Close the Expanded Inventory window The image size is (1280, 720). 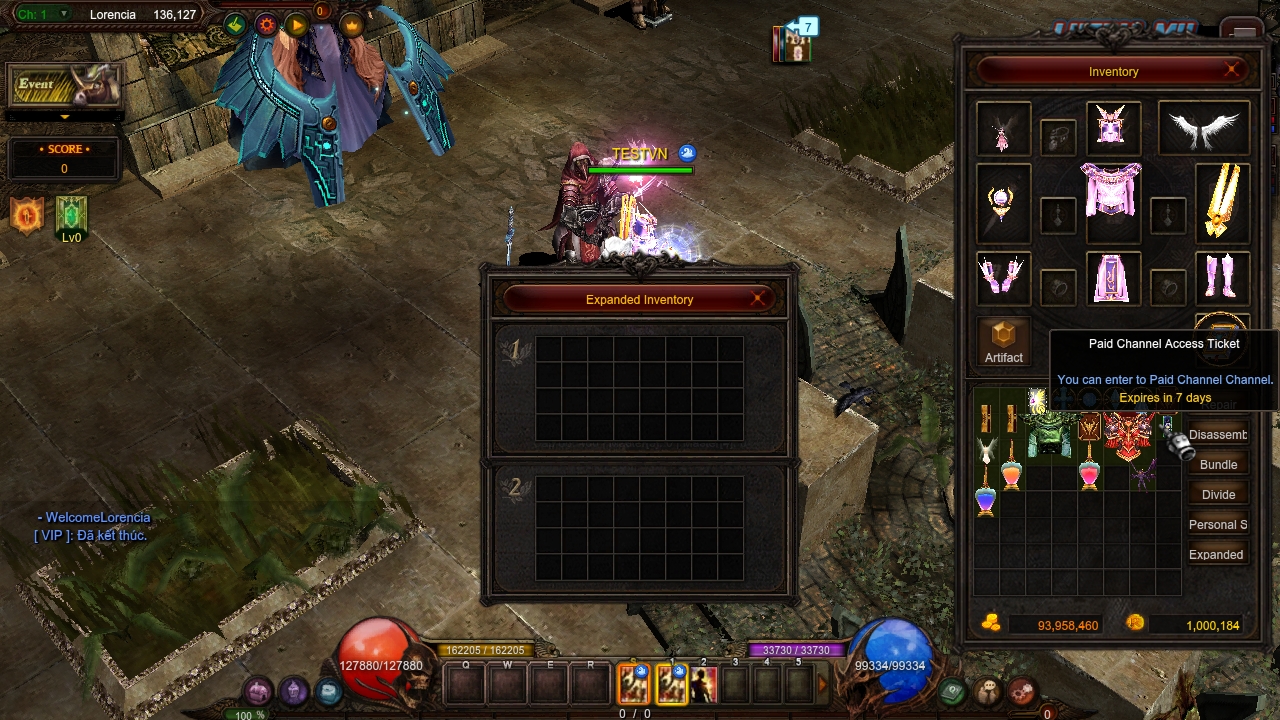click(758, 298)
